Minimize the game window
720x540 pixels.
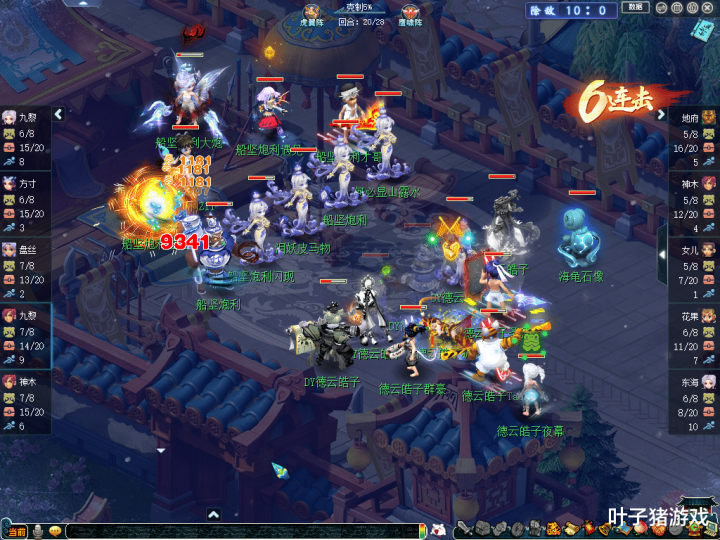[x=661, y=7]
